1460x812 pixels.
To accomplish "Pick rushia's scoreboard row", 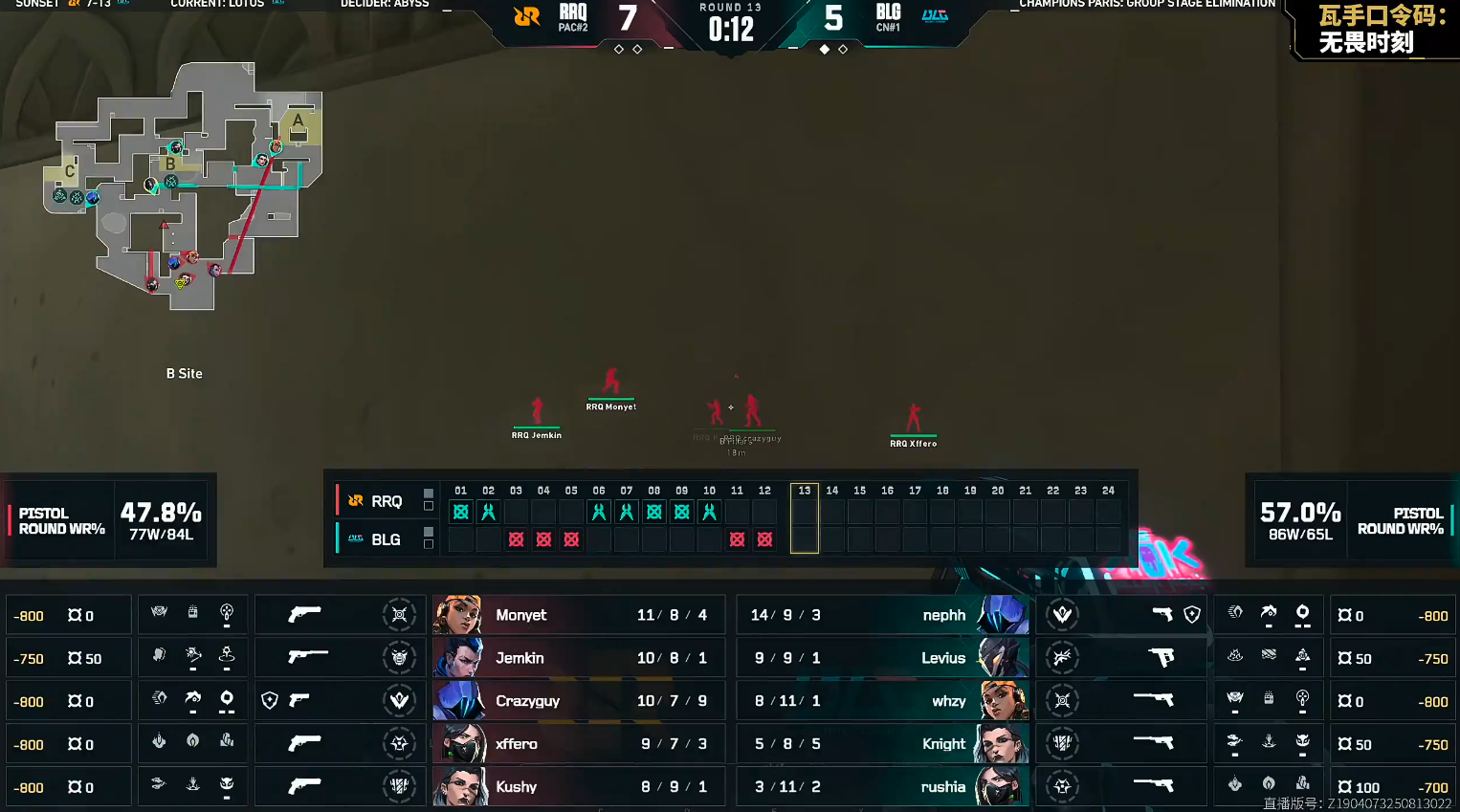I will point(880,787).
